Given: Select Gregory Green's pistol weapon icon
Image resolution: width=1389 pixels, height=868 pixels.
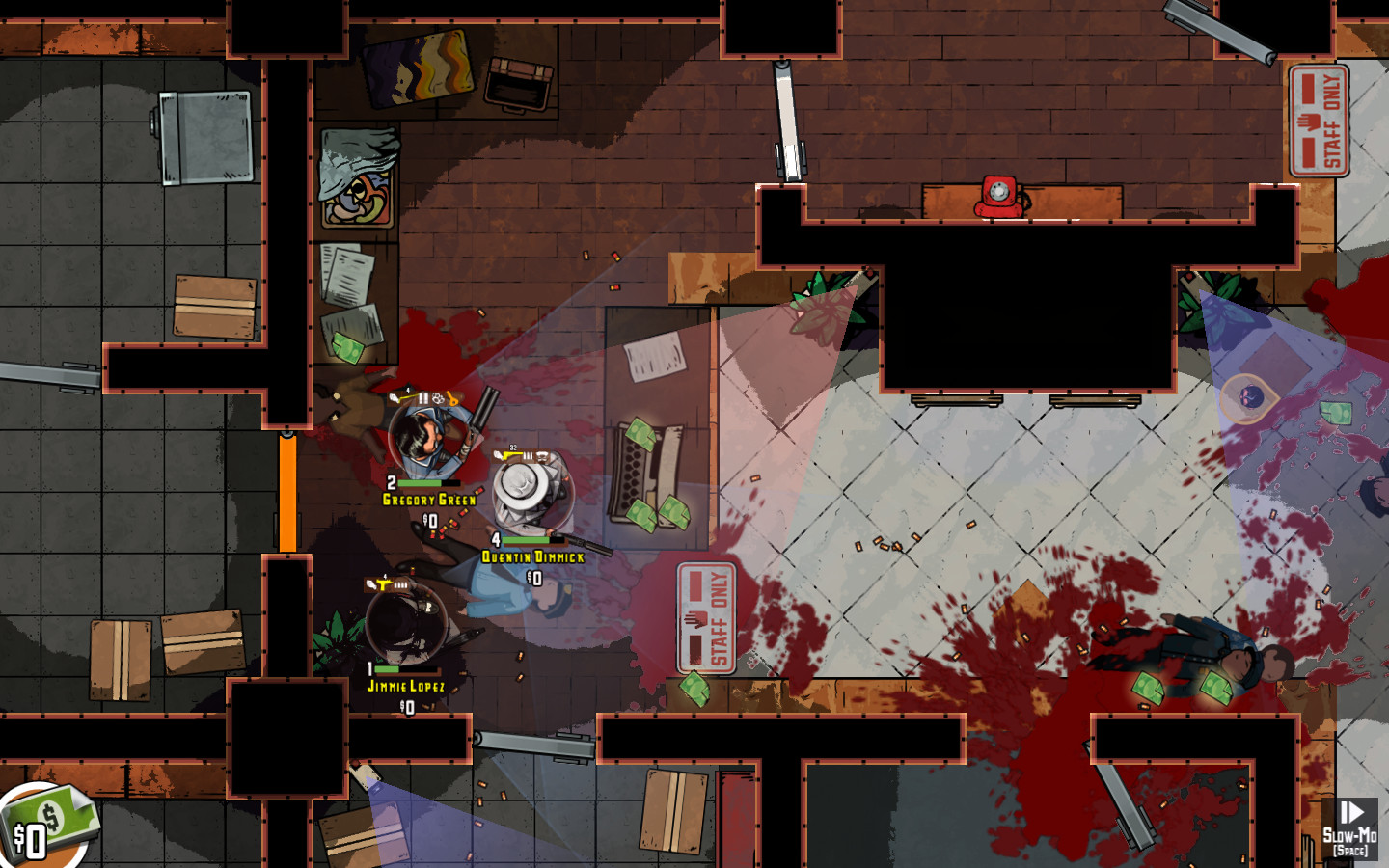Looking at the screenshot, I should [395, 396].
